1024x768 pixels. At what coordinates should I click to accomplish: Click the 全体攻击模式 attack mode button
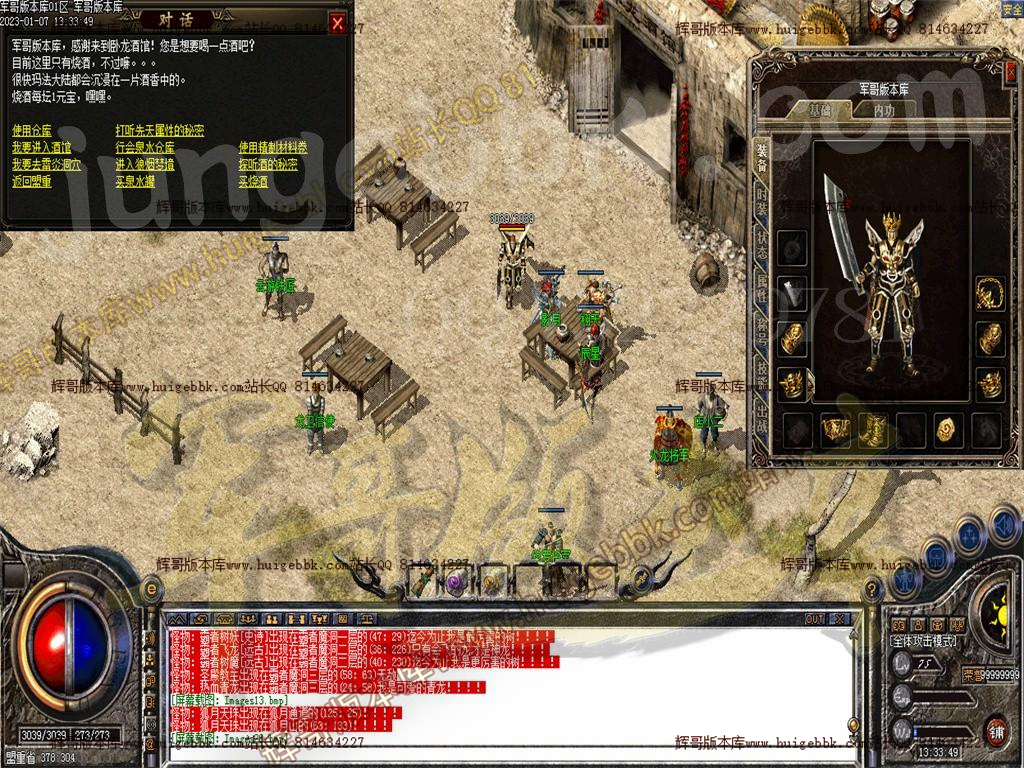[923, 641]
